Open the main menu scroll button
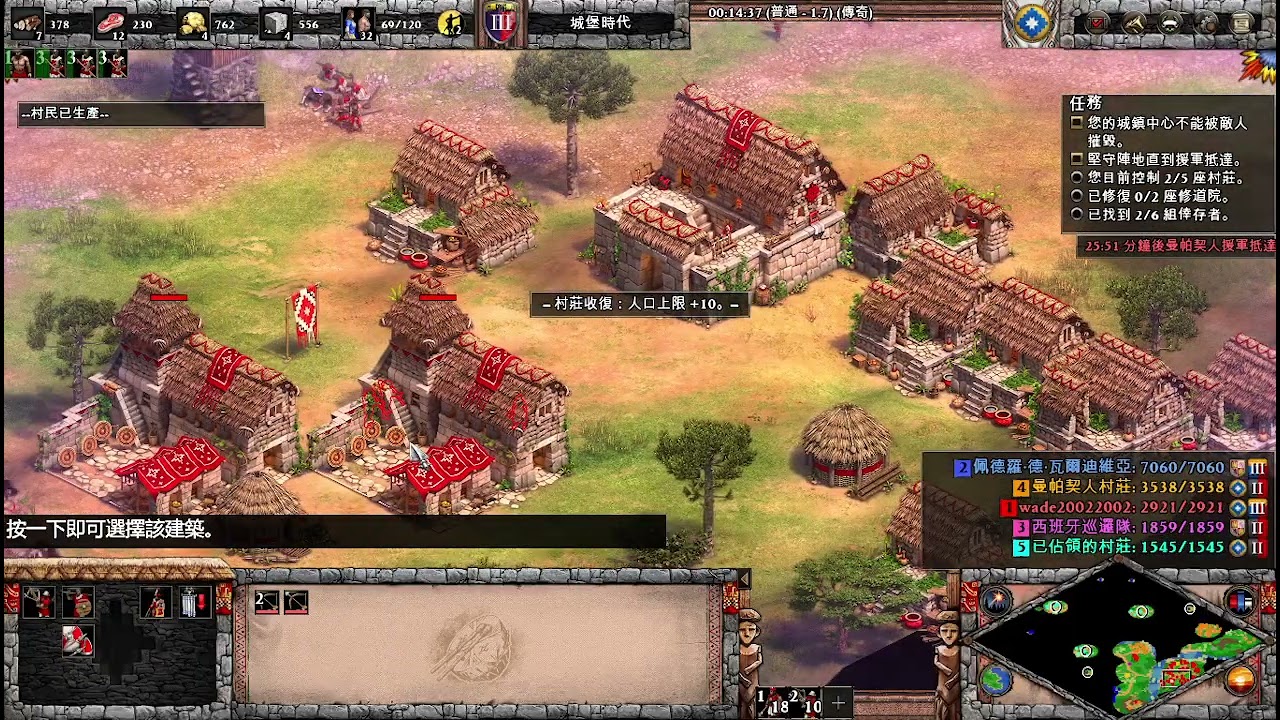The image size is (1280, 720). click(x=1242, y=22)
